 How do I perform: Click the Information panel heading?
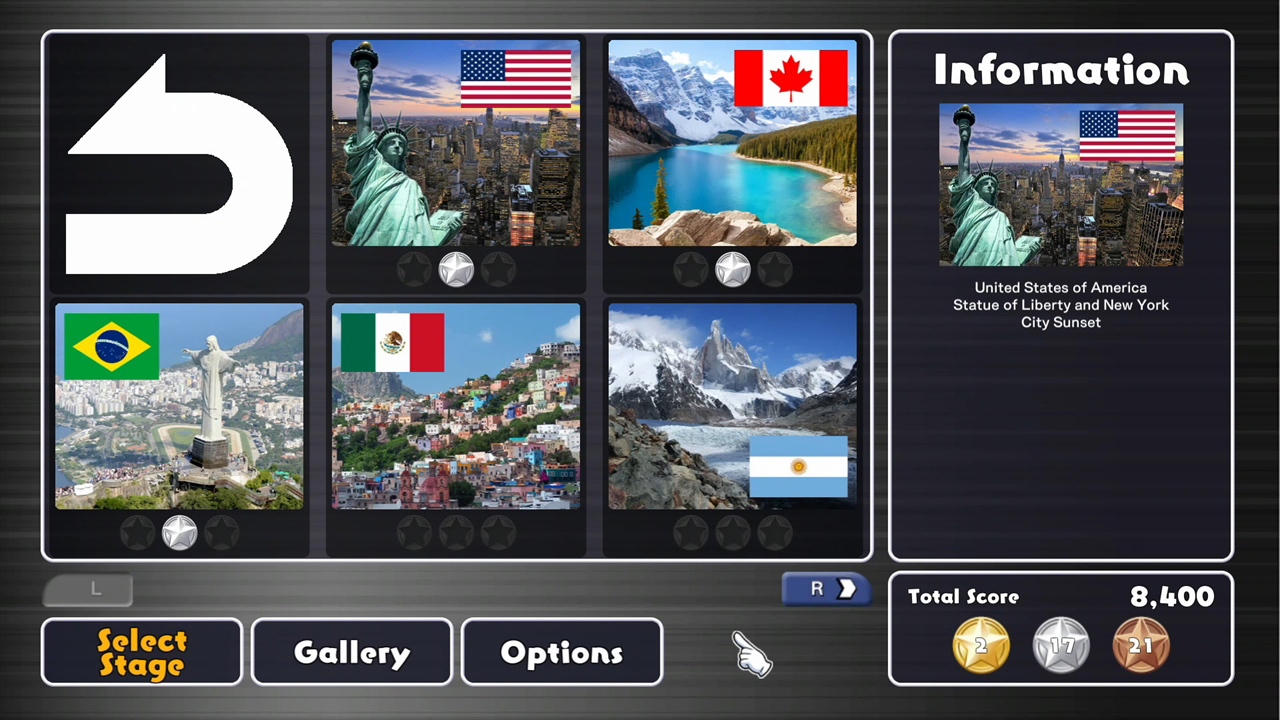[1060, 70]
